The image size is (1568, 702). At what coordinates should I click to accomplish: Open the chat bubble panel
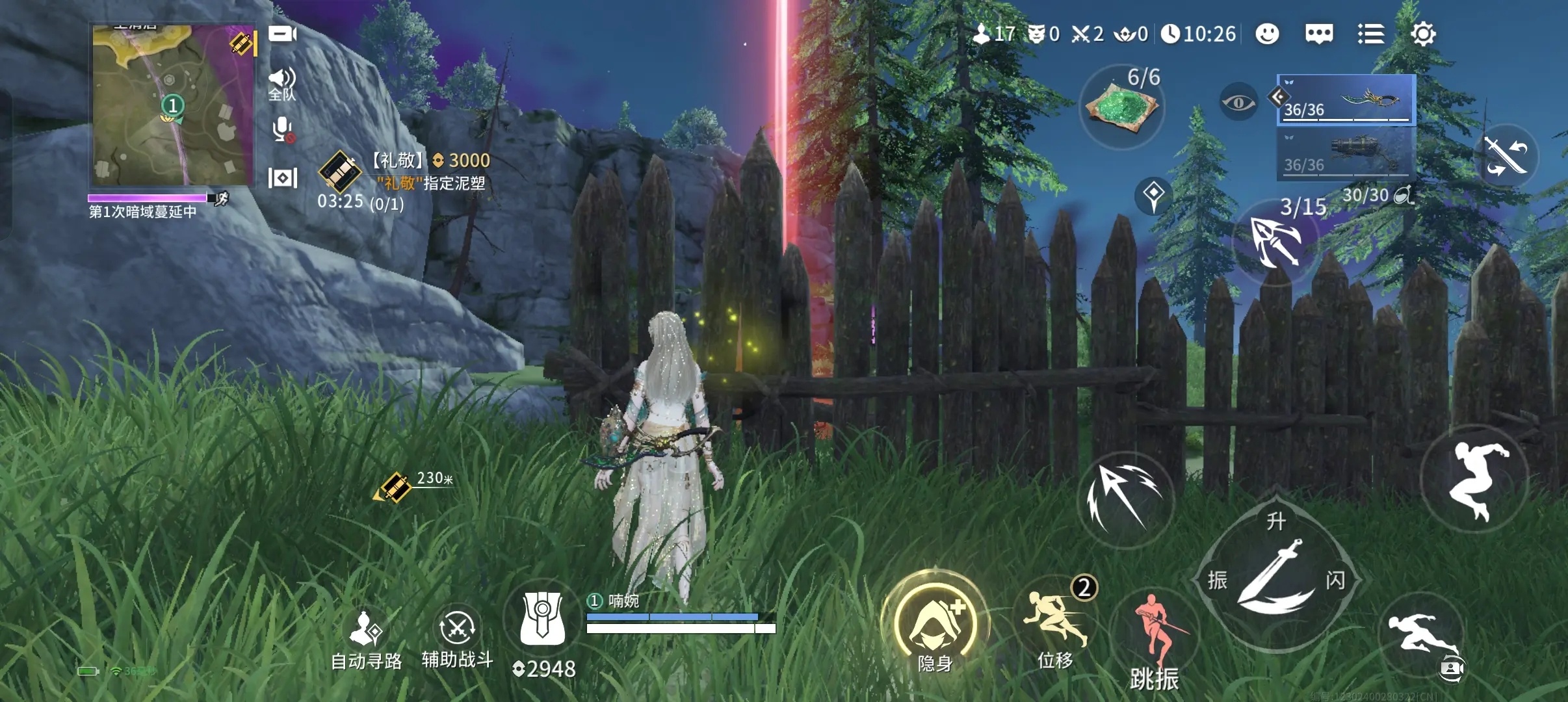pos(1319,34)
